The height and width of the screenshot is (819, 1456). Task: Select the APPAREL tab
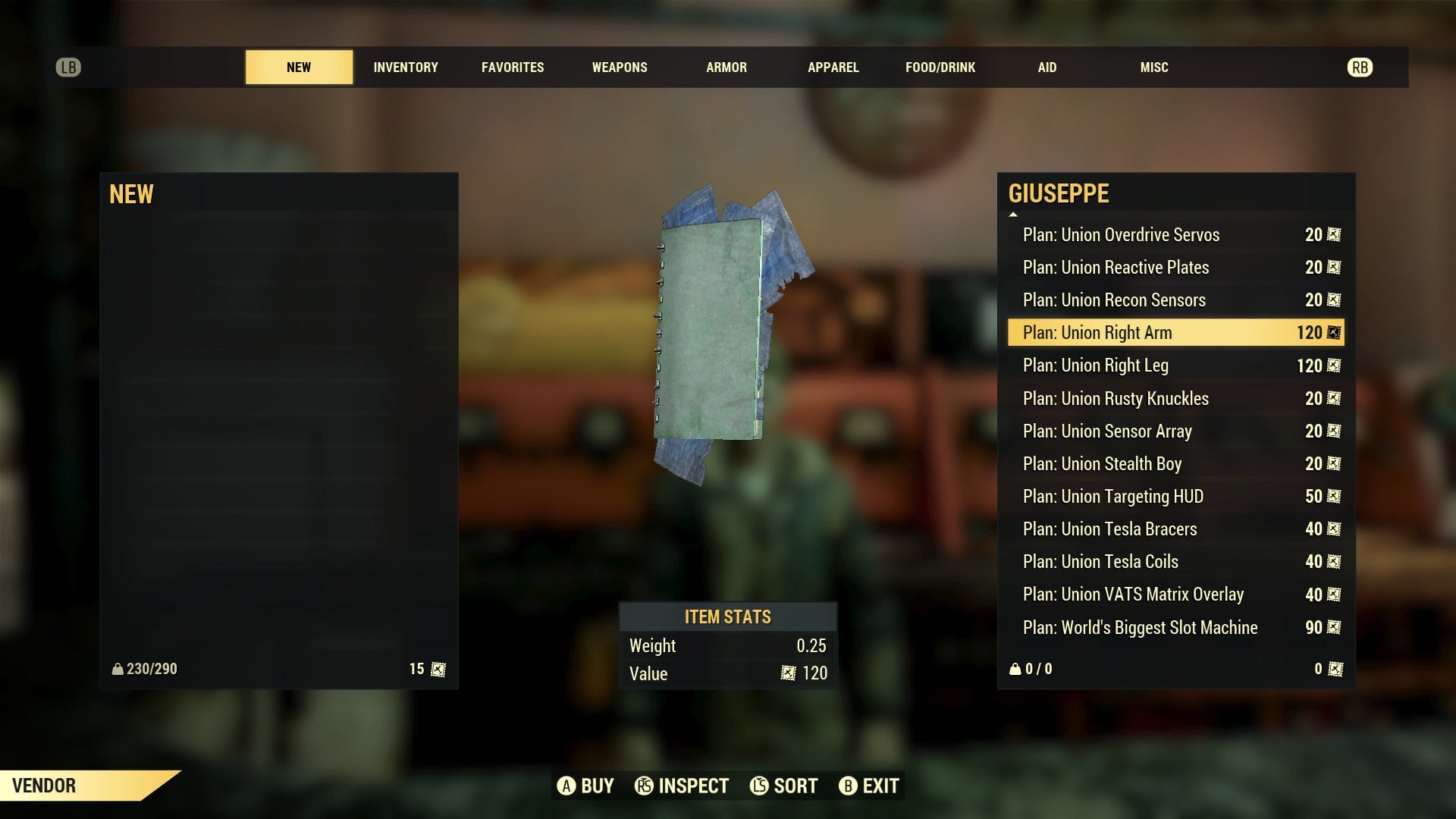833,67
